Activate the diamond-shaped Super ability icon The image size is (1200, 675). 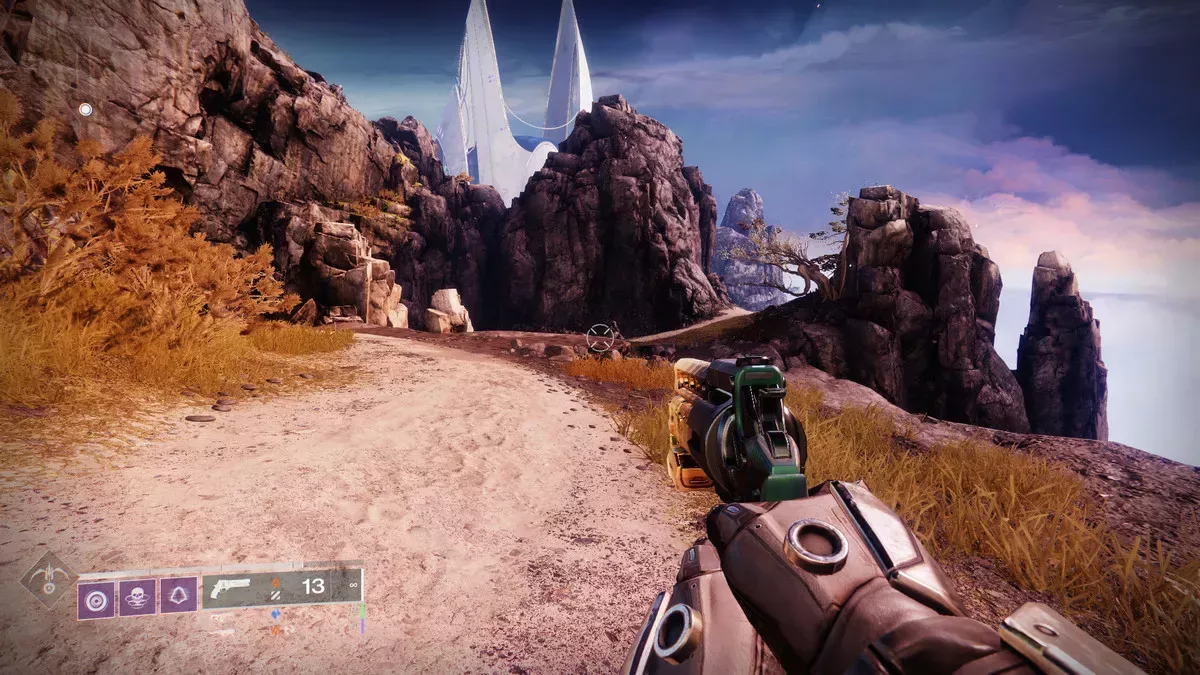pyautogui.click(x=48, y=580)
